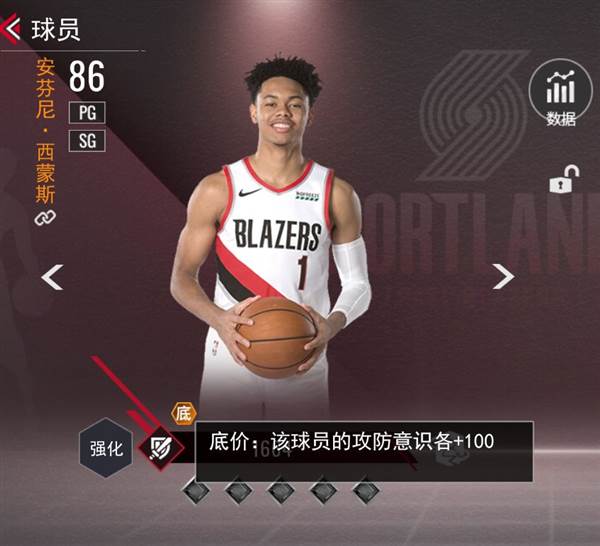600x546 pixels.
Task: Open the 强化 enhancement hexagon
Action: coord(107,449)
